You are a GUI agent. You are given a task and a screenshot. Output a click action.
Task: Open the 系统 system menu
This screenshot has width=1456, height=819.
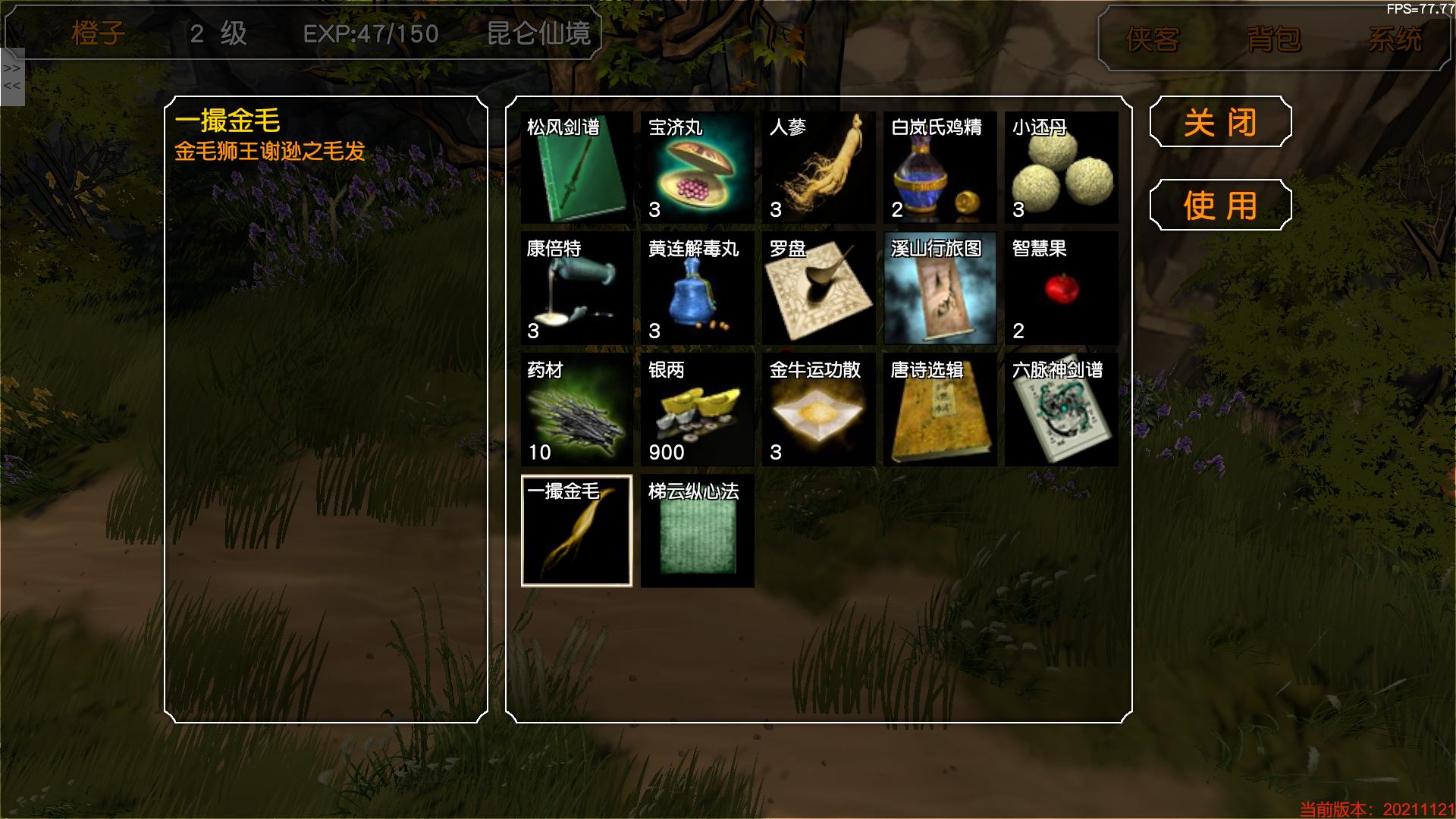tap(1395, 39)
